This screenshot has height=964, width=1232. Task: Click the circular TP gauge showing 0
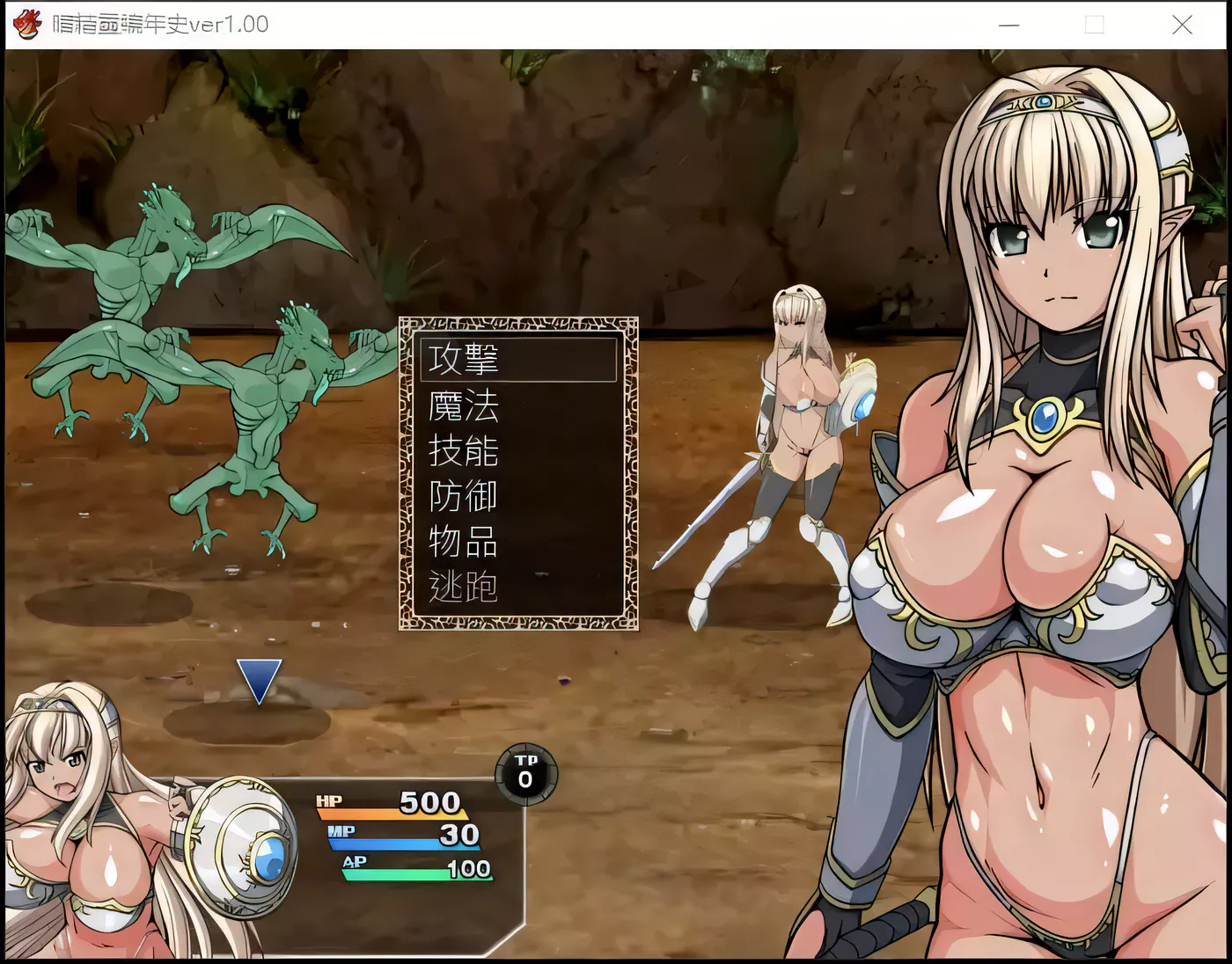pyautogui.click(x=524, y=776)
